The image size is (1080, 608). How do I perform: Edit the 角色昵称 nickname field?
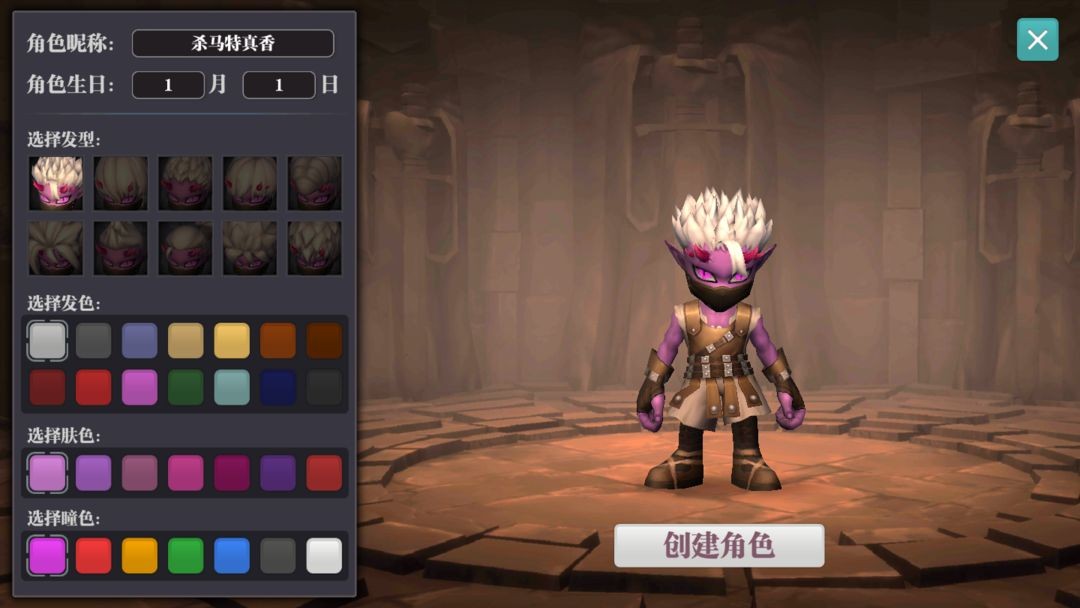coord(233,43)
